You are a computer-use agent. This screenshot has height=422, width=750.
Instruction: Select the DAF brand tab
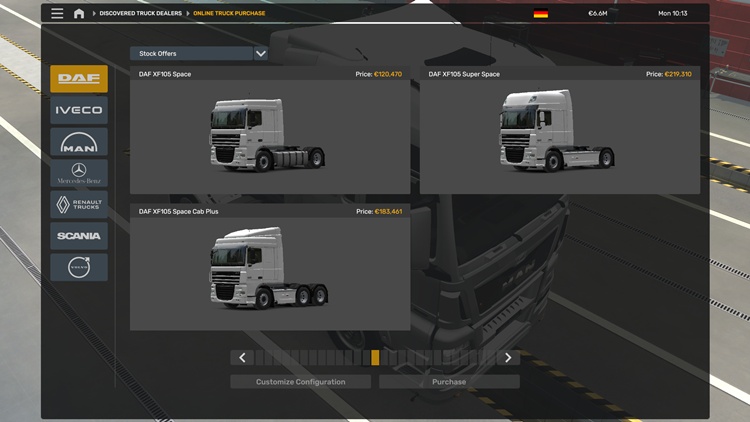pyautogui.click(x=79, y=79)
